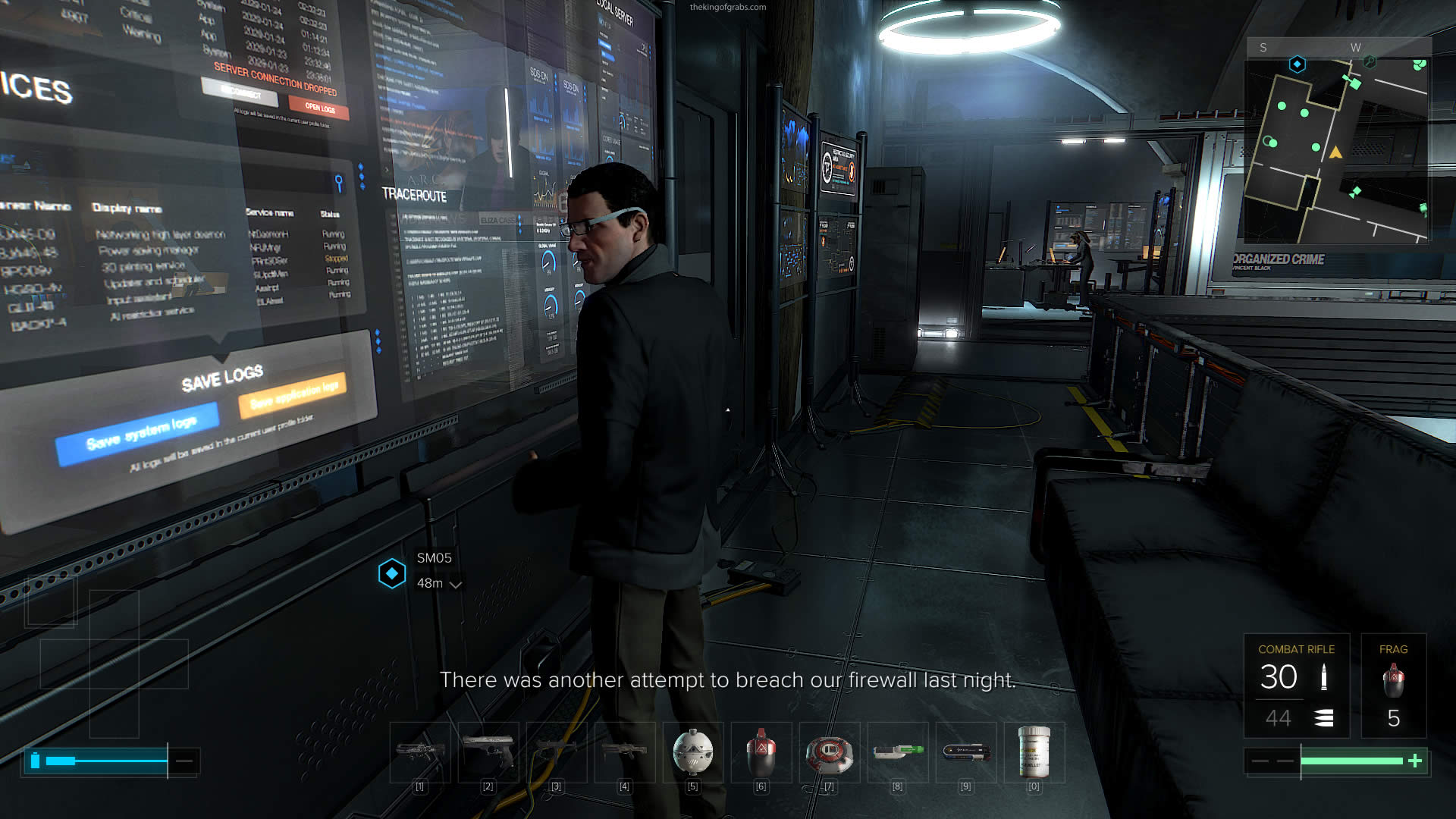1456x819 pixels.
Task: Select the blue hexagon objective marker on minimap
Action: coord(1298,64)
